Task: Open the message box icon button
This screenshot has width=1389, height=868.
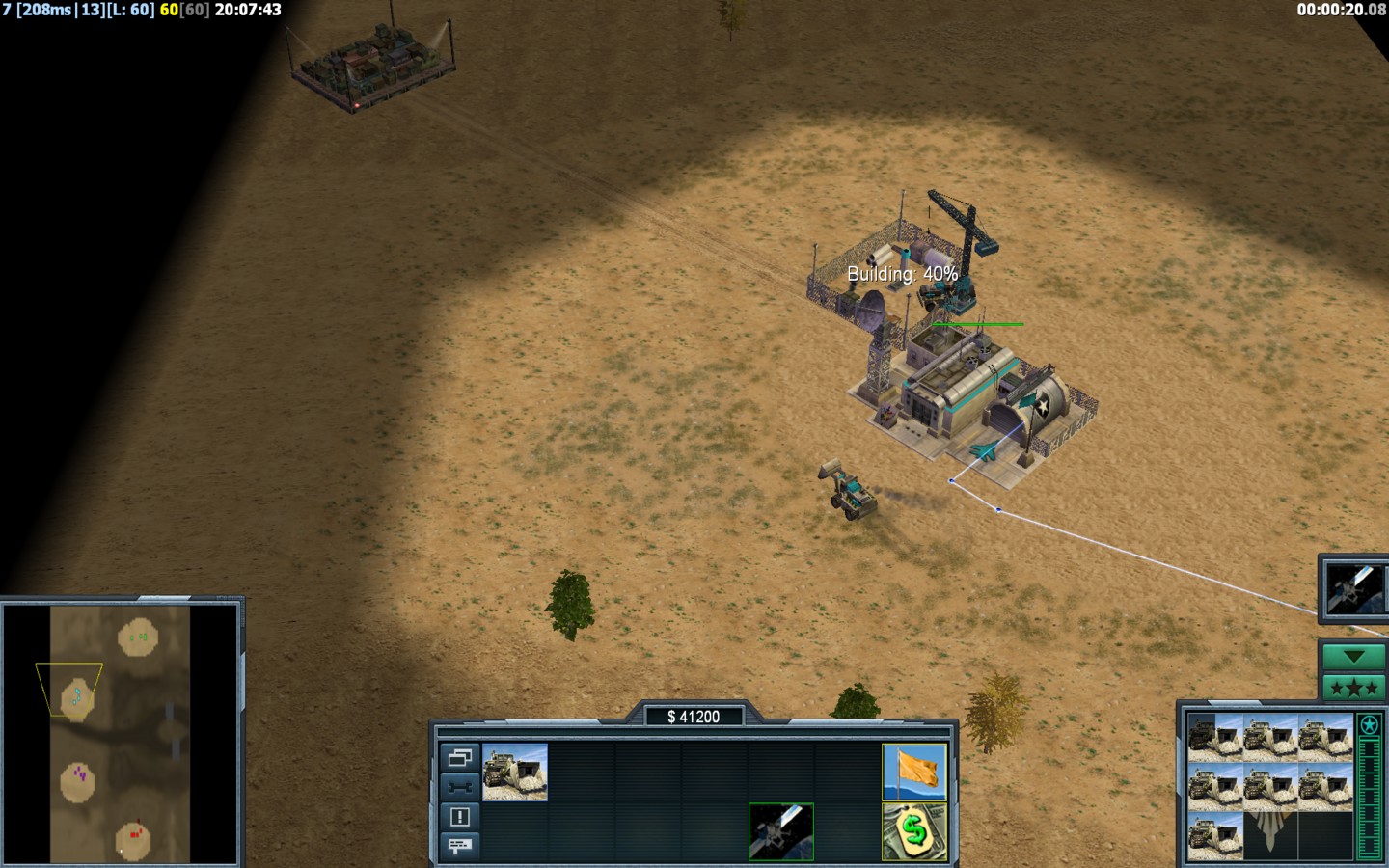Action: click(x=459, y=846)
